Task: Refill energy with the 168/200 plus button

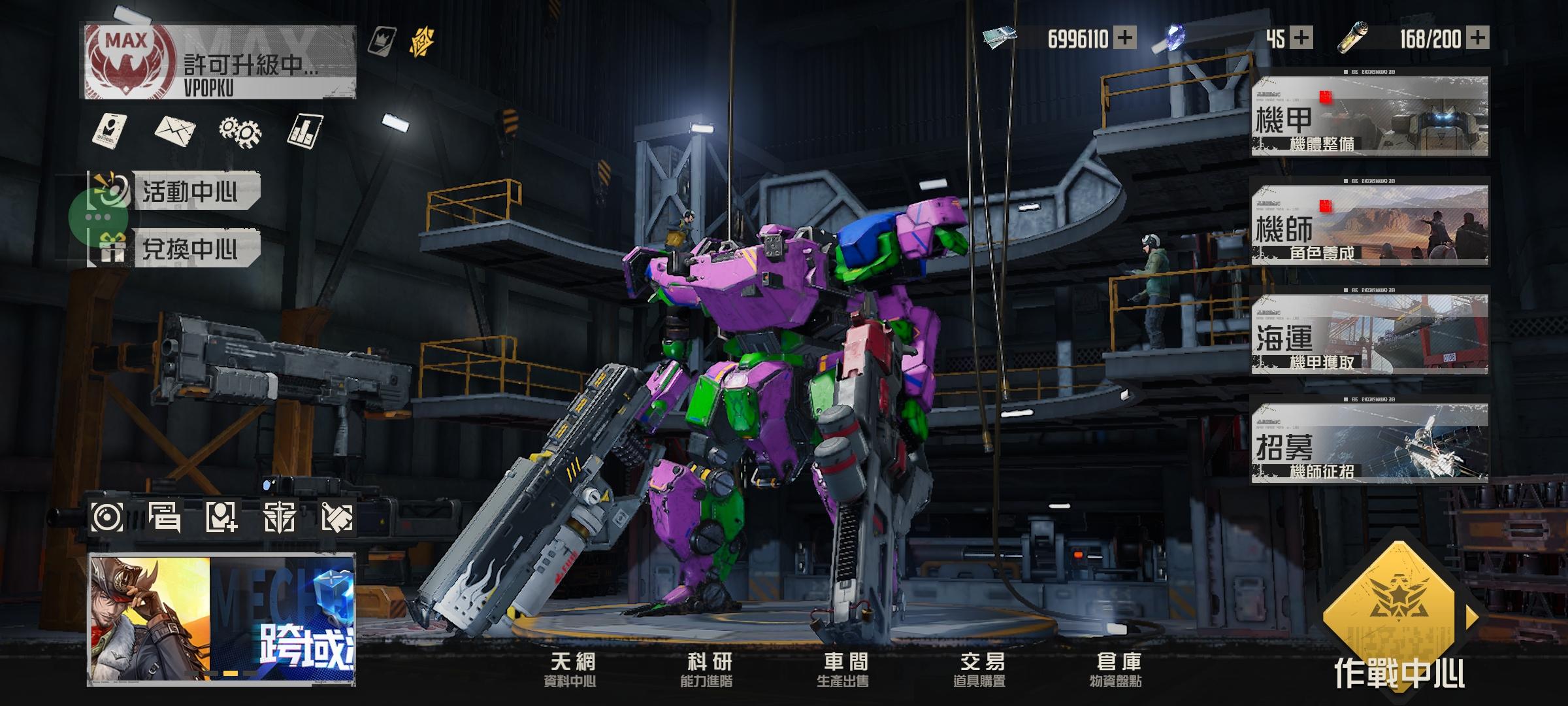Action: tap(1478, 38)
